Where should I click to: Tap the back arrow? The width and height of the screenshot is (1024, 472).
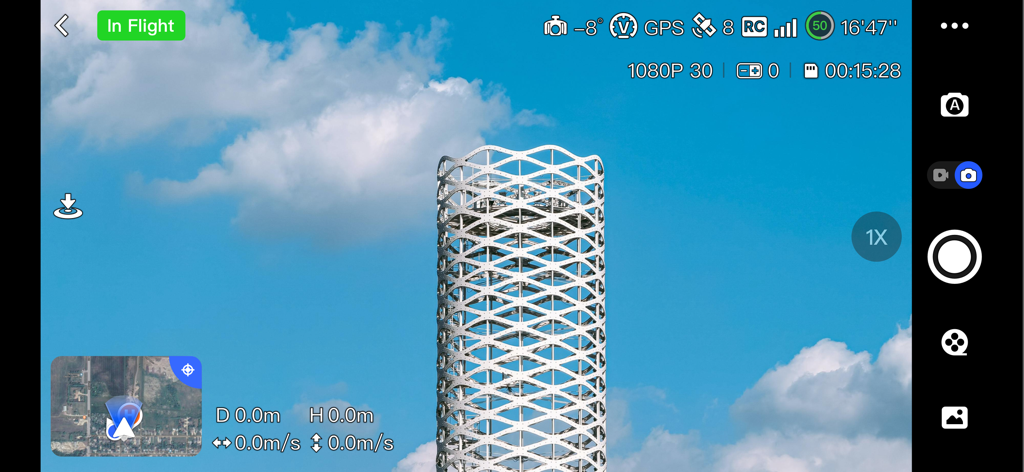(x=62, y=26)
